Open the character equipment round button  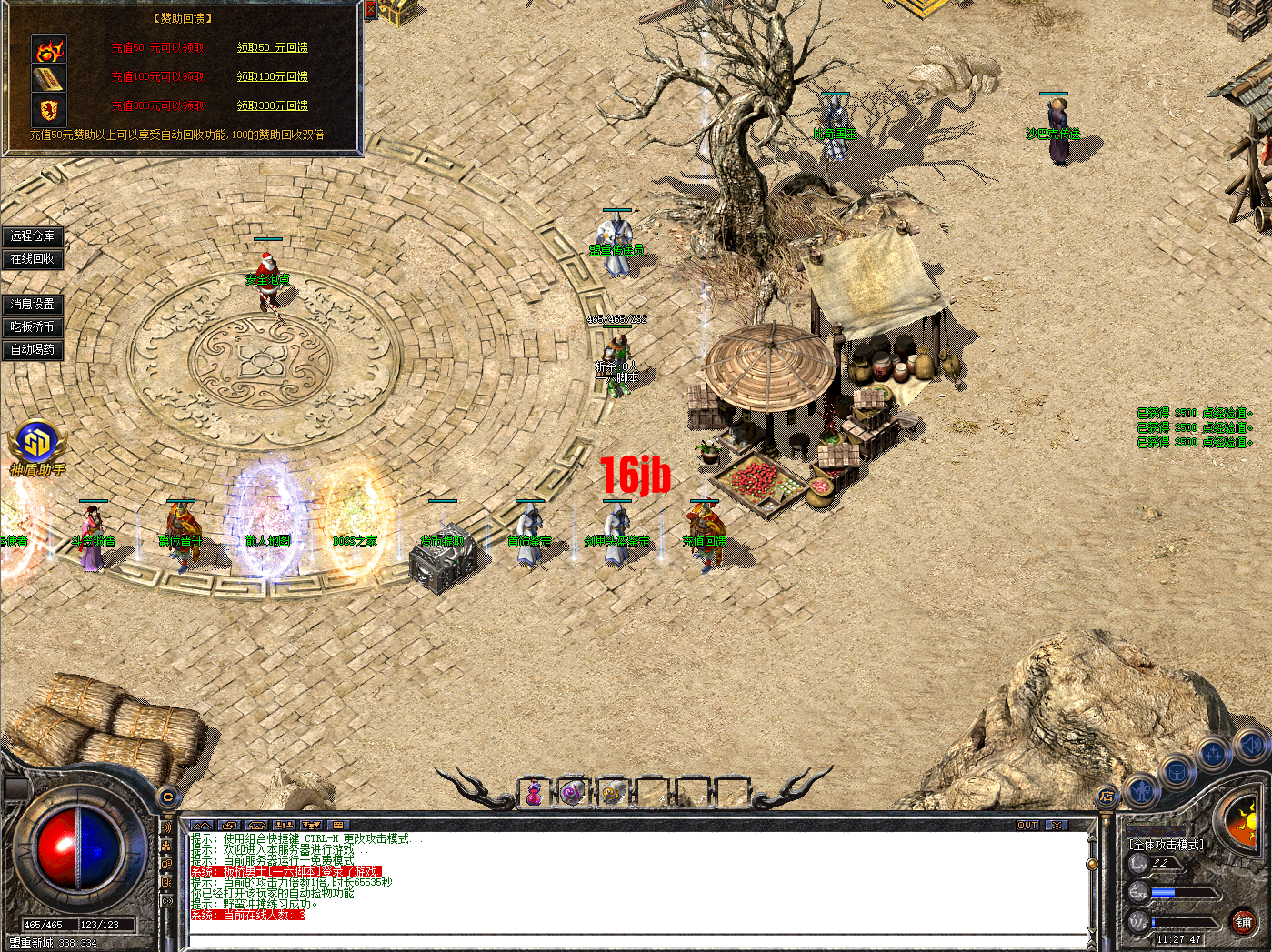tap(1141, 790)
